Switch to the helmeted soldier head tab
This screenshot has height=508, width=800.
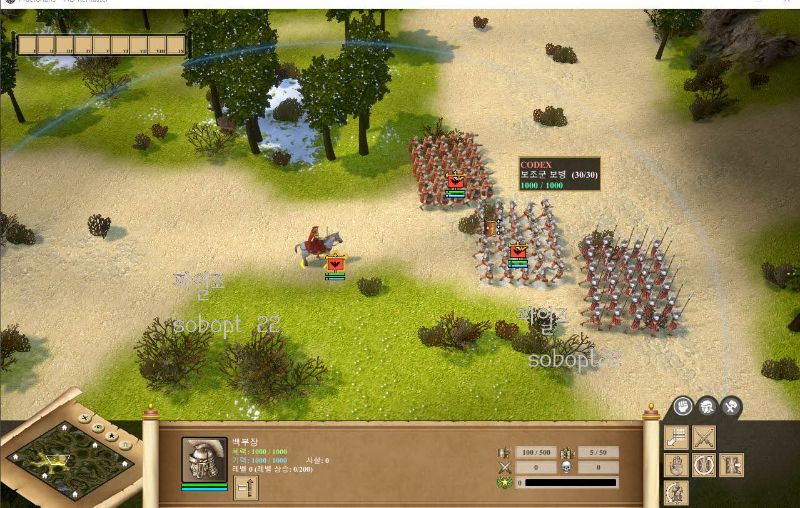(707, 406)
